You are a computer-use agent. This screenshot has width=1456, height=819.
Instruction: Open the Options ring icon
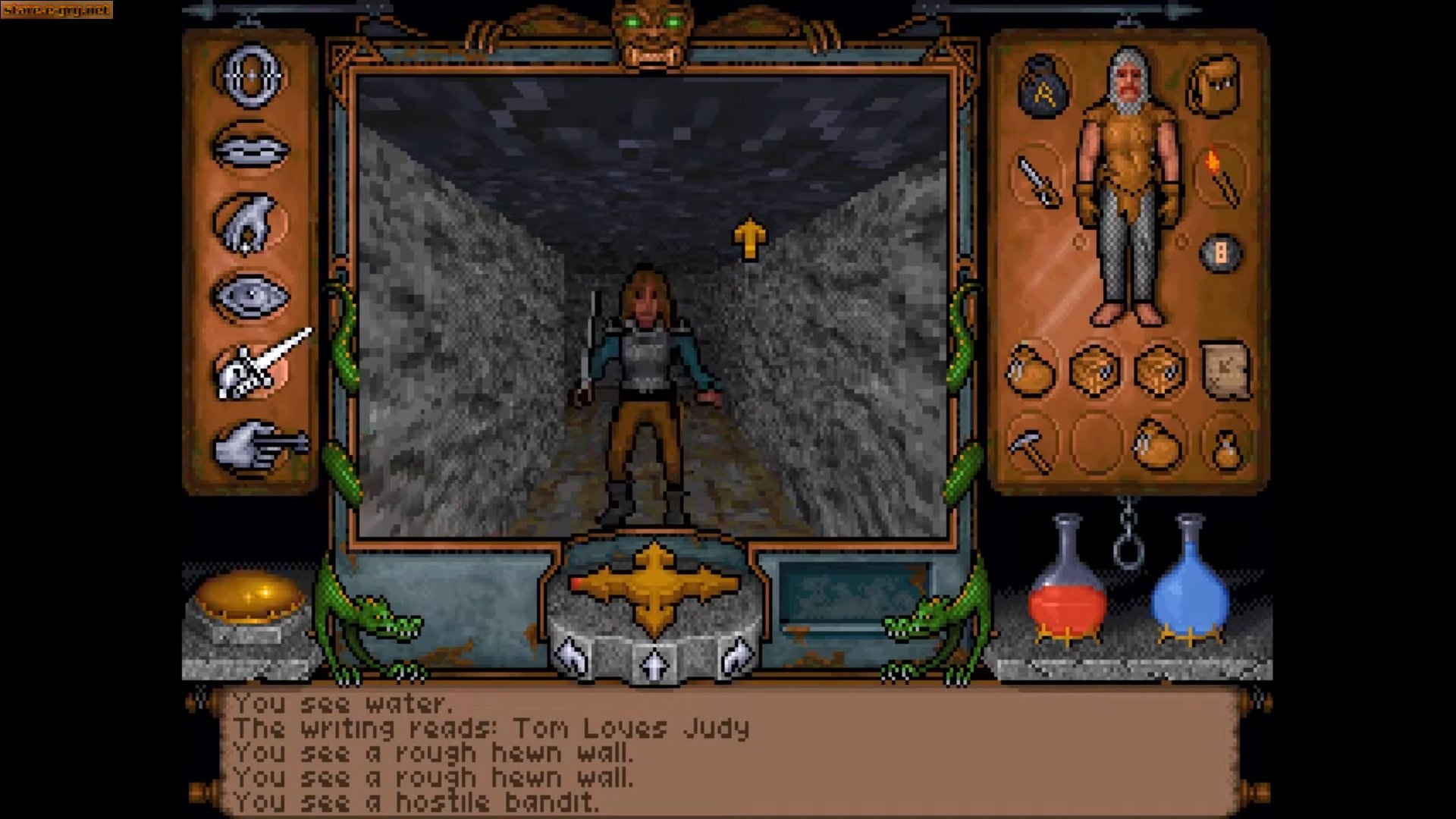coord(250,76)
